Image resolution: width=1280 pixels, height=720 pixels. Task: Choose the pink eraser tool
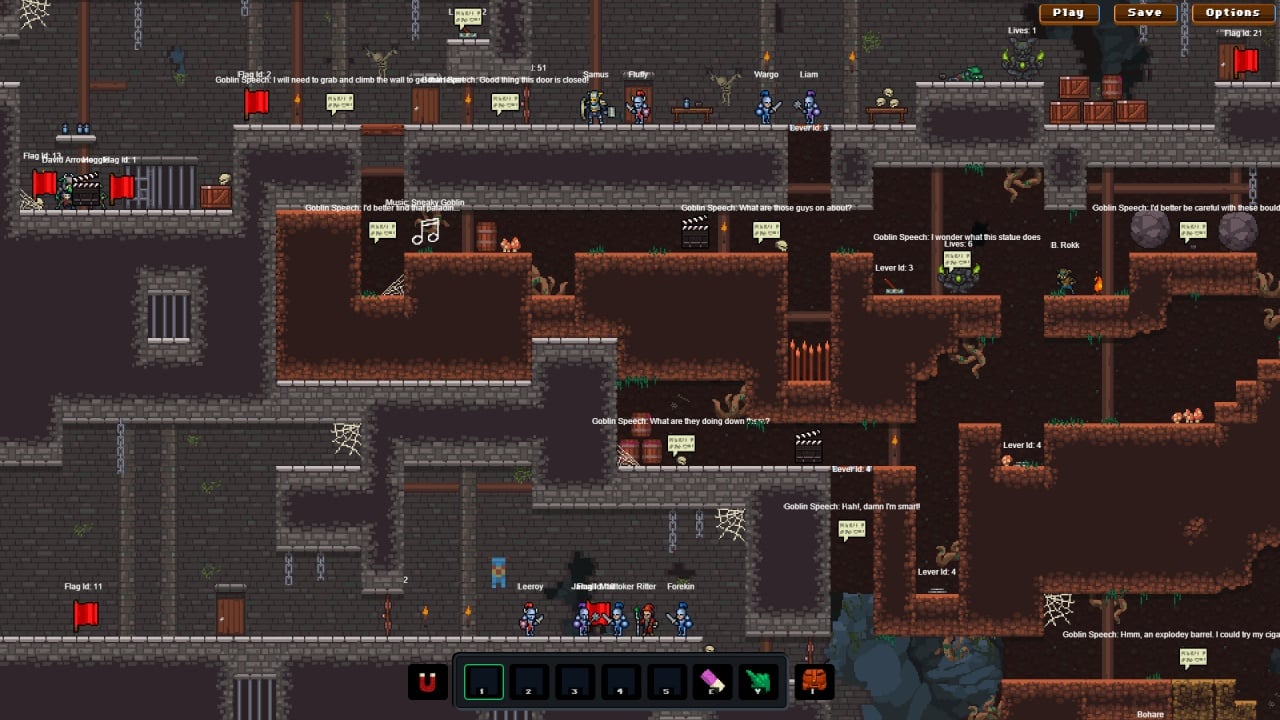tap(713, 682)
